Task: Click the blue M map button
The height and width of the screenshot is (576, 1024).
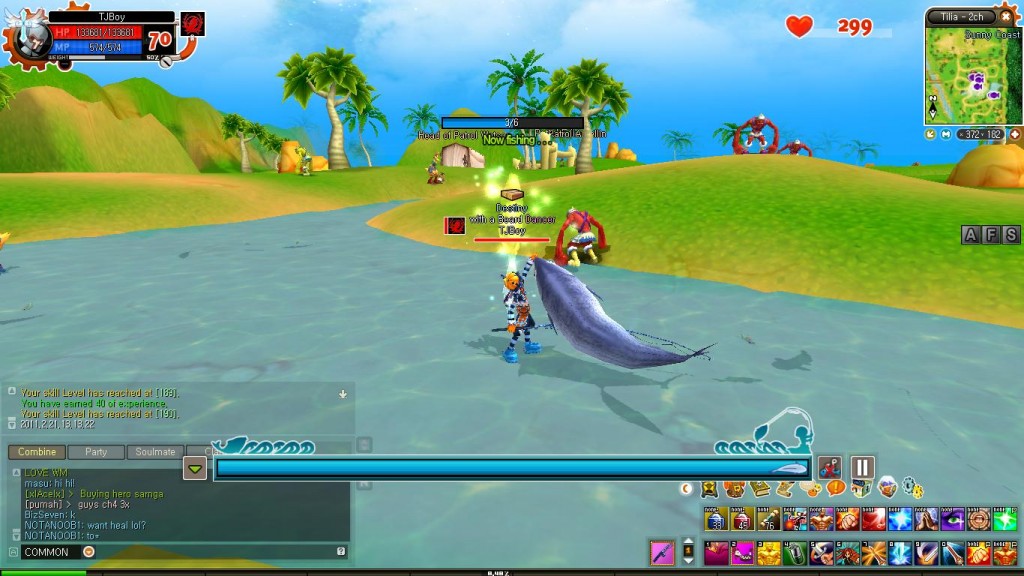Action: pos(946,133)
